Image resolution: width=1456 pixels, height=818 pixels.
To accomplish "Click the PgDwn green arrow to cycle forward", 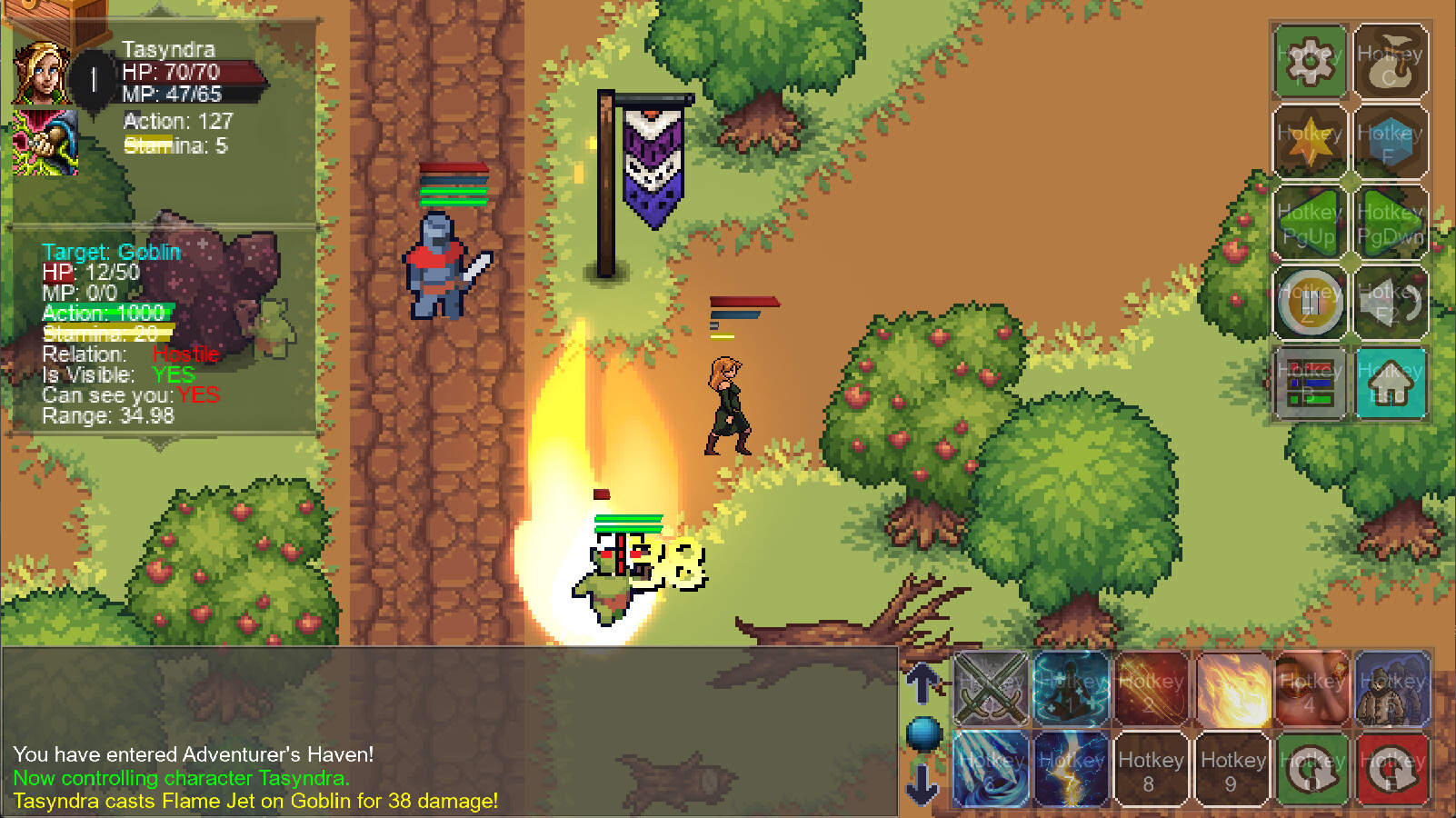I will coord(1391,223).
